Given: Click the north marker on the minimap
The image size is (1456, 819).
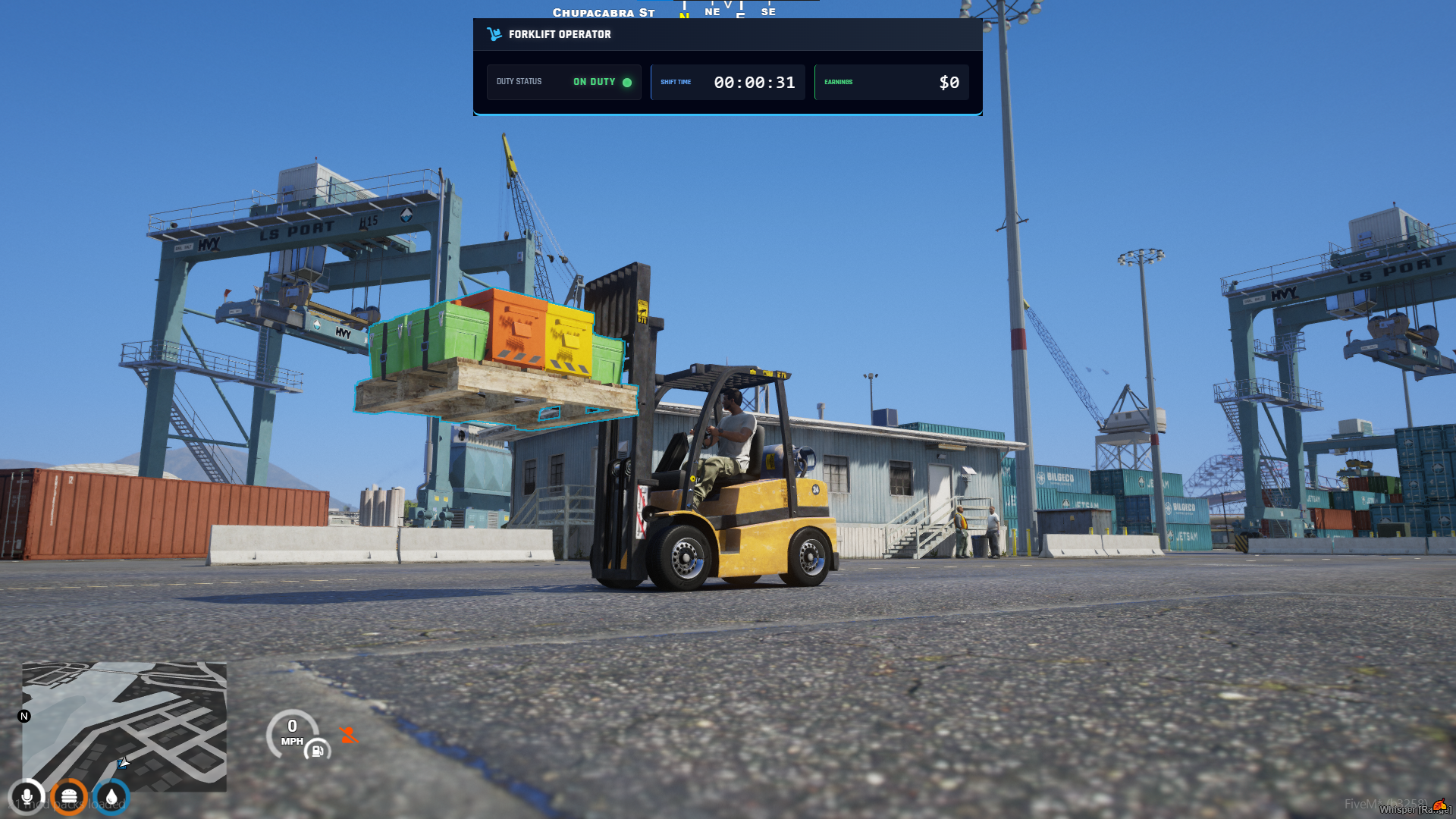Looking at the screenshot, I should (24, 716).
